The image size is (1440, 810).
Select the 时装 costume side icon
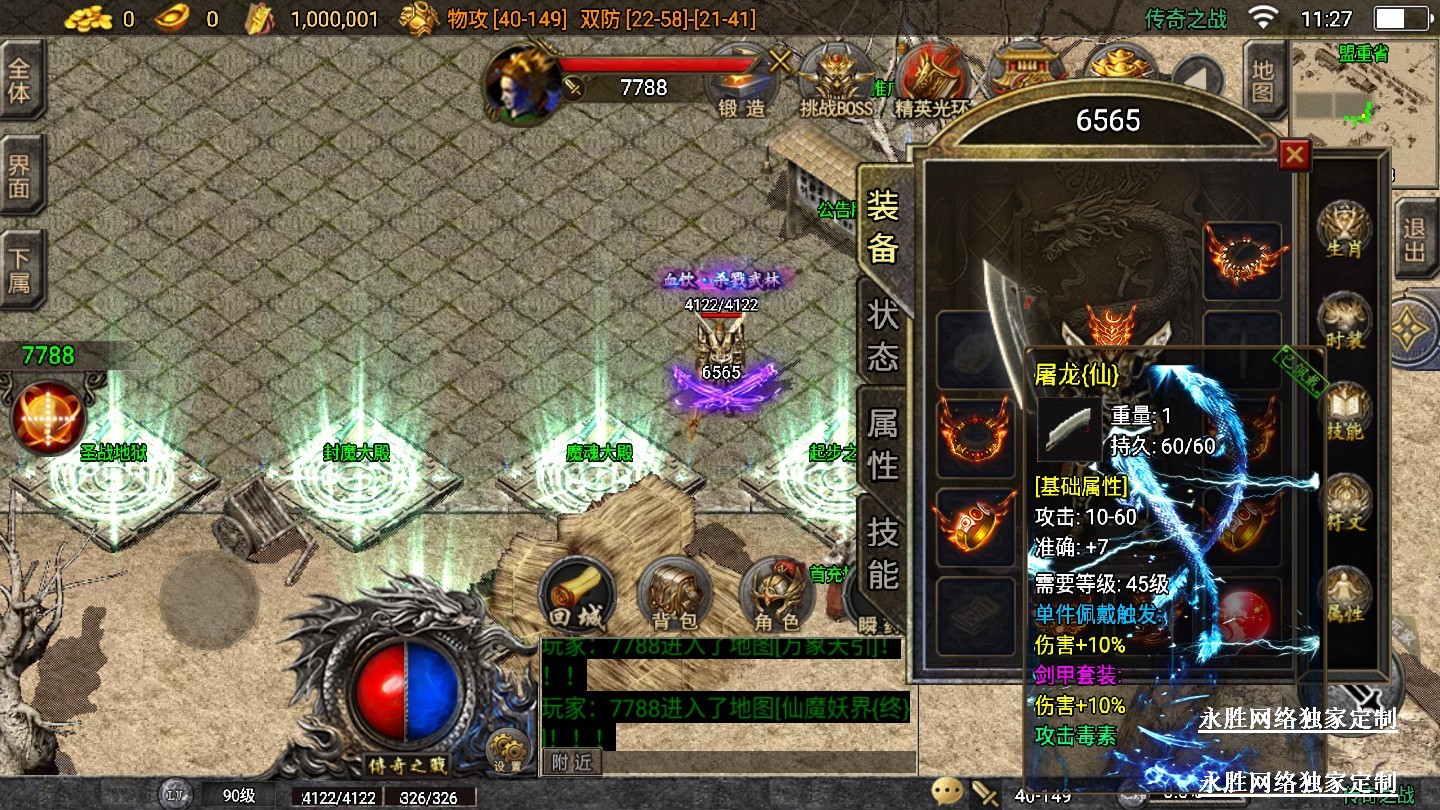[x=1344, y=322]
